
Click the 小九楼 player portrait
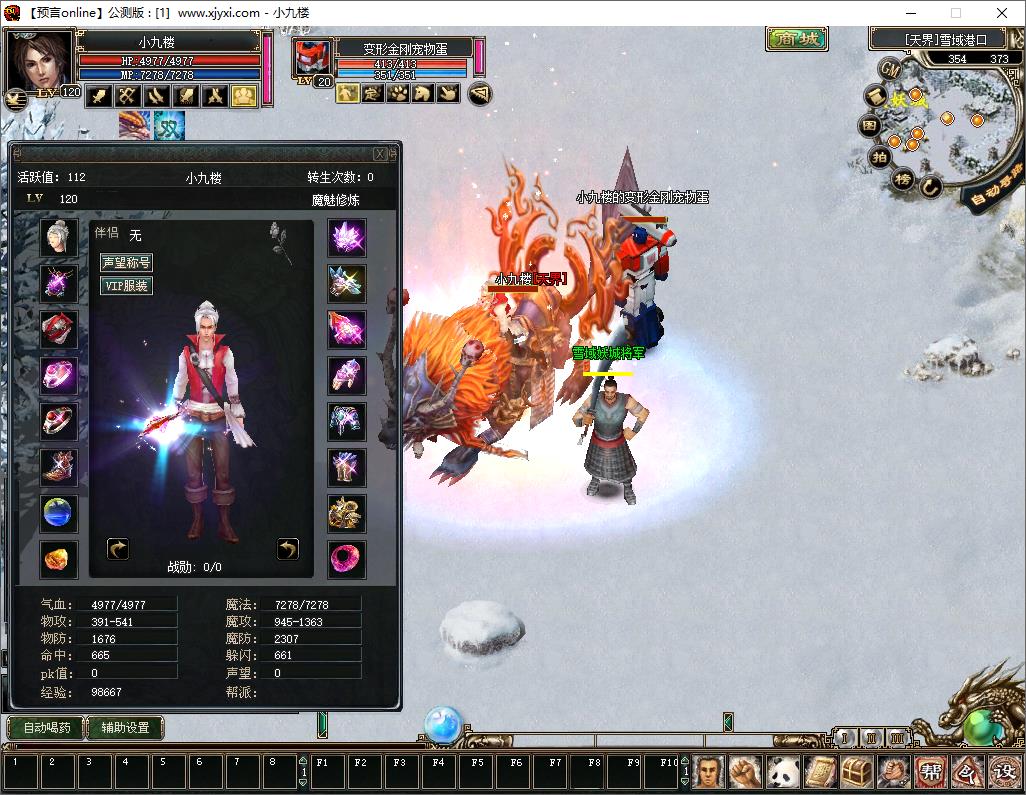39,62
